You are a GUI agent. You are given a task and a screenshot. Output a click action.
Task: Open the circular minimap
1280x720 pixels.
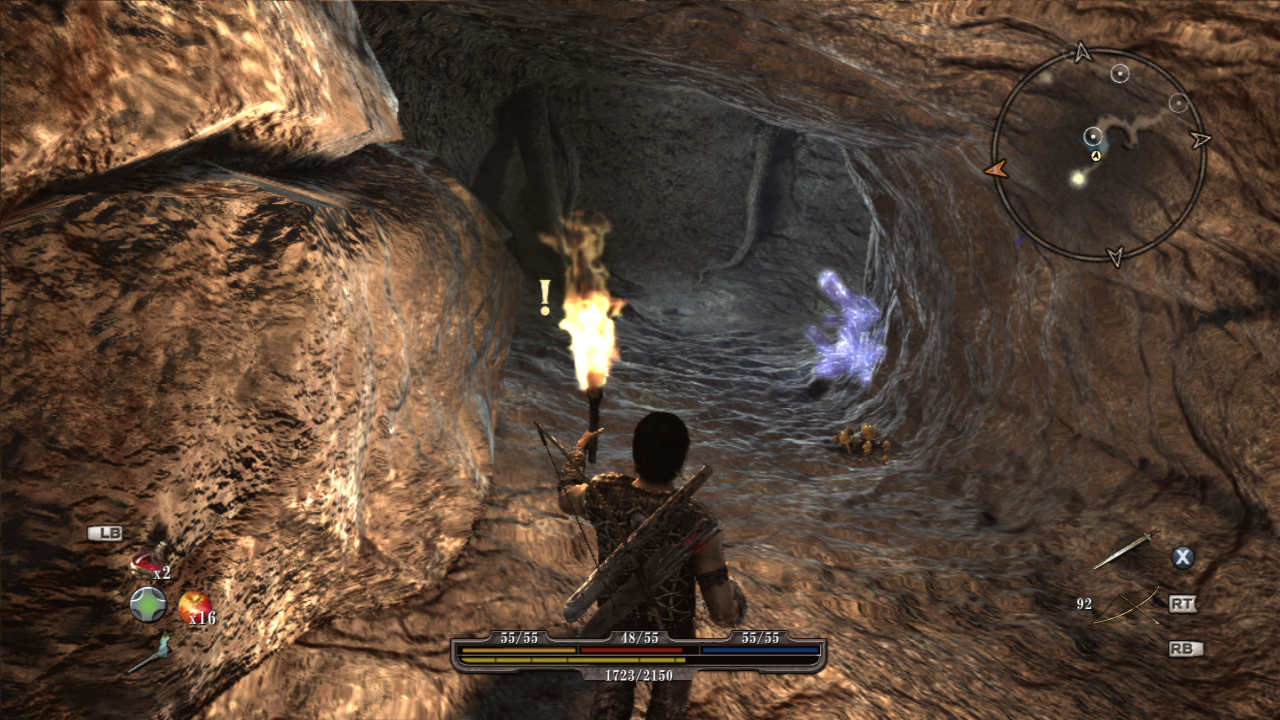1098,154
